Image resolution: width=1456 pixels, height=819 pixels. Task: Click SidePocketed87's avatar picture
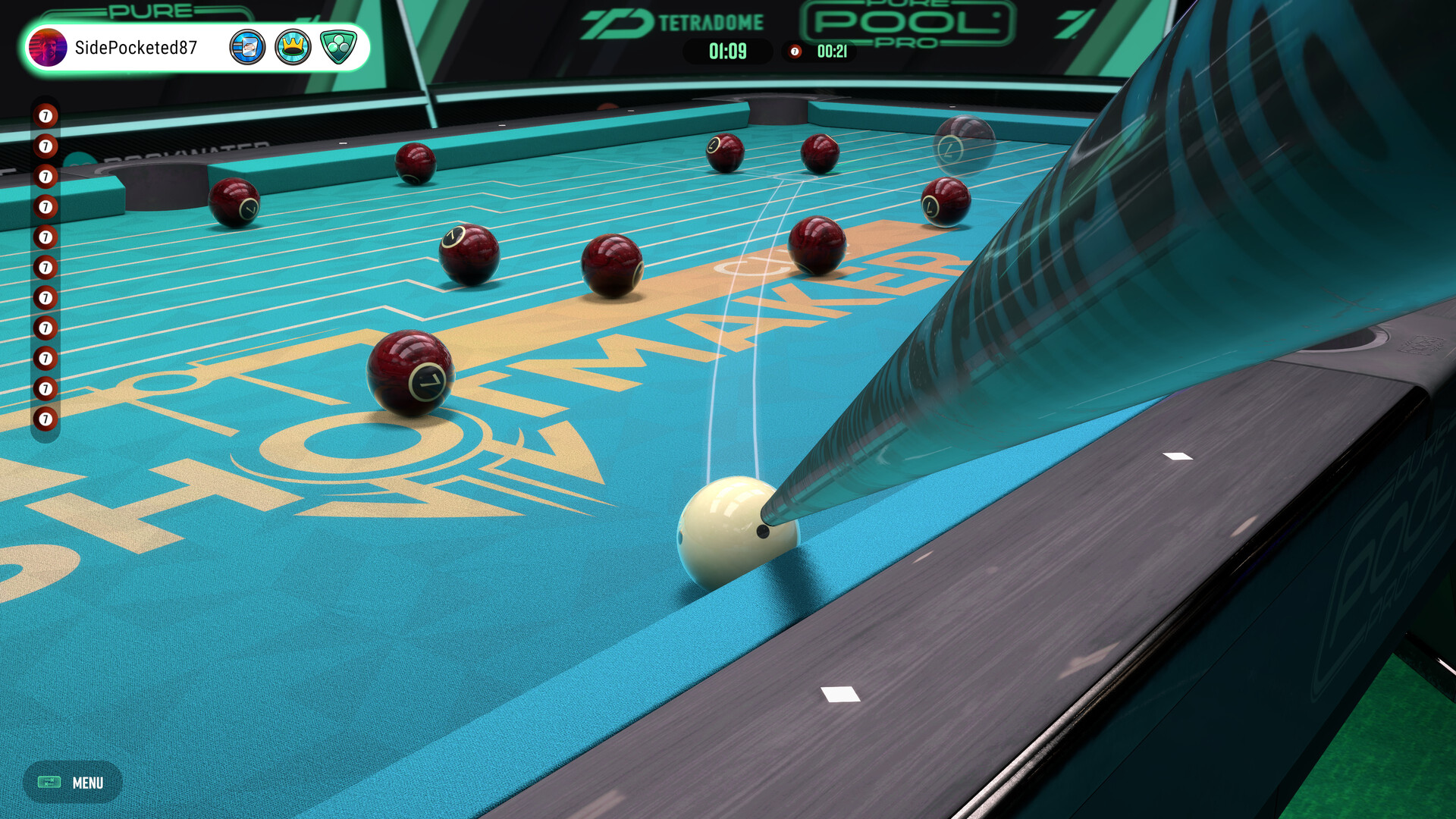pyautogui.click(x=49, y=48)
